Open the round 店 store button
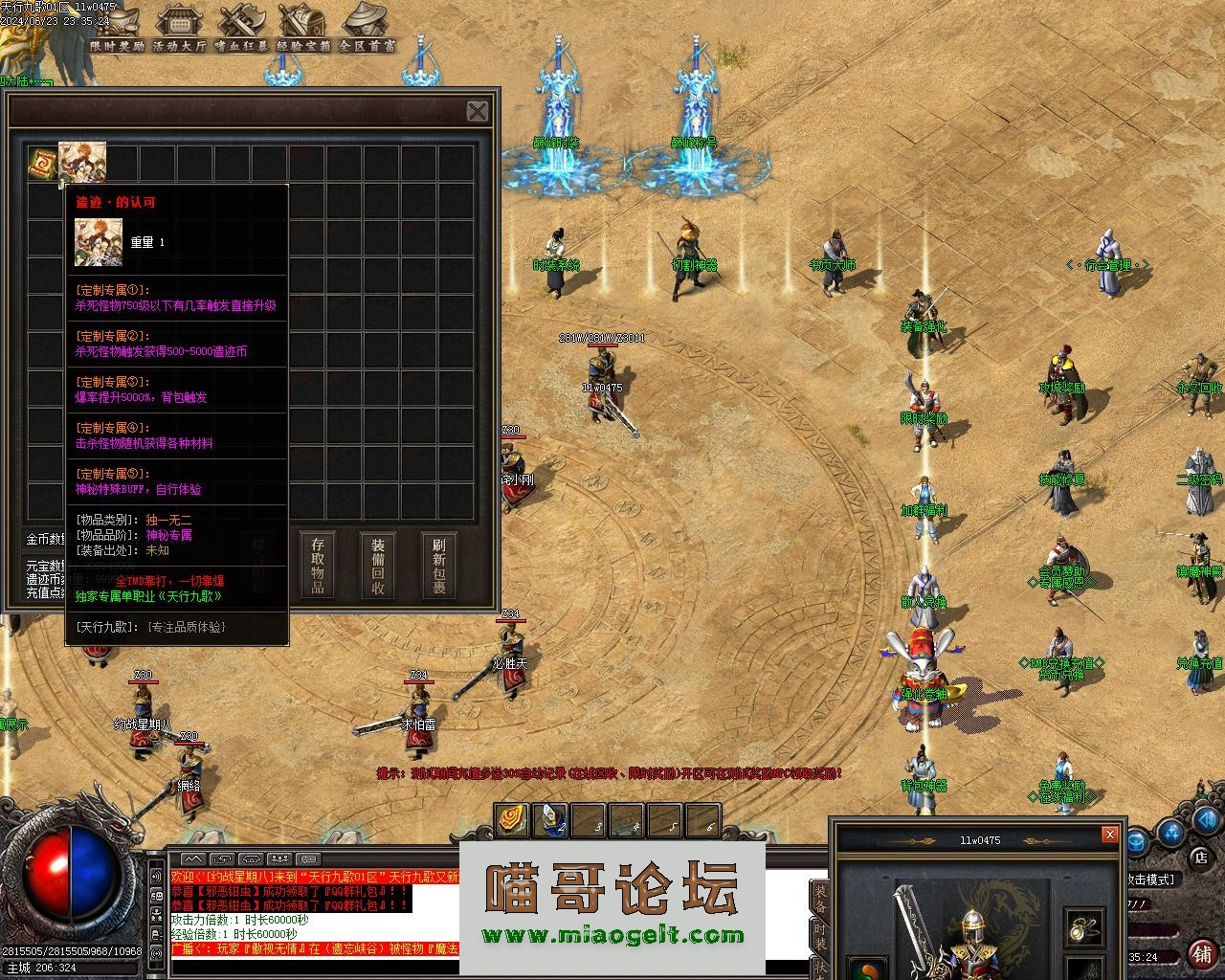 point(1200,857)
